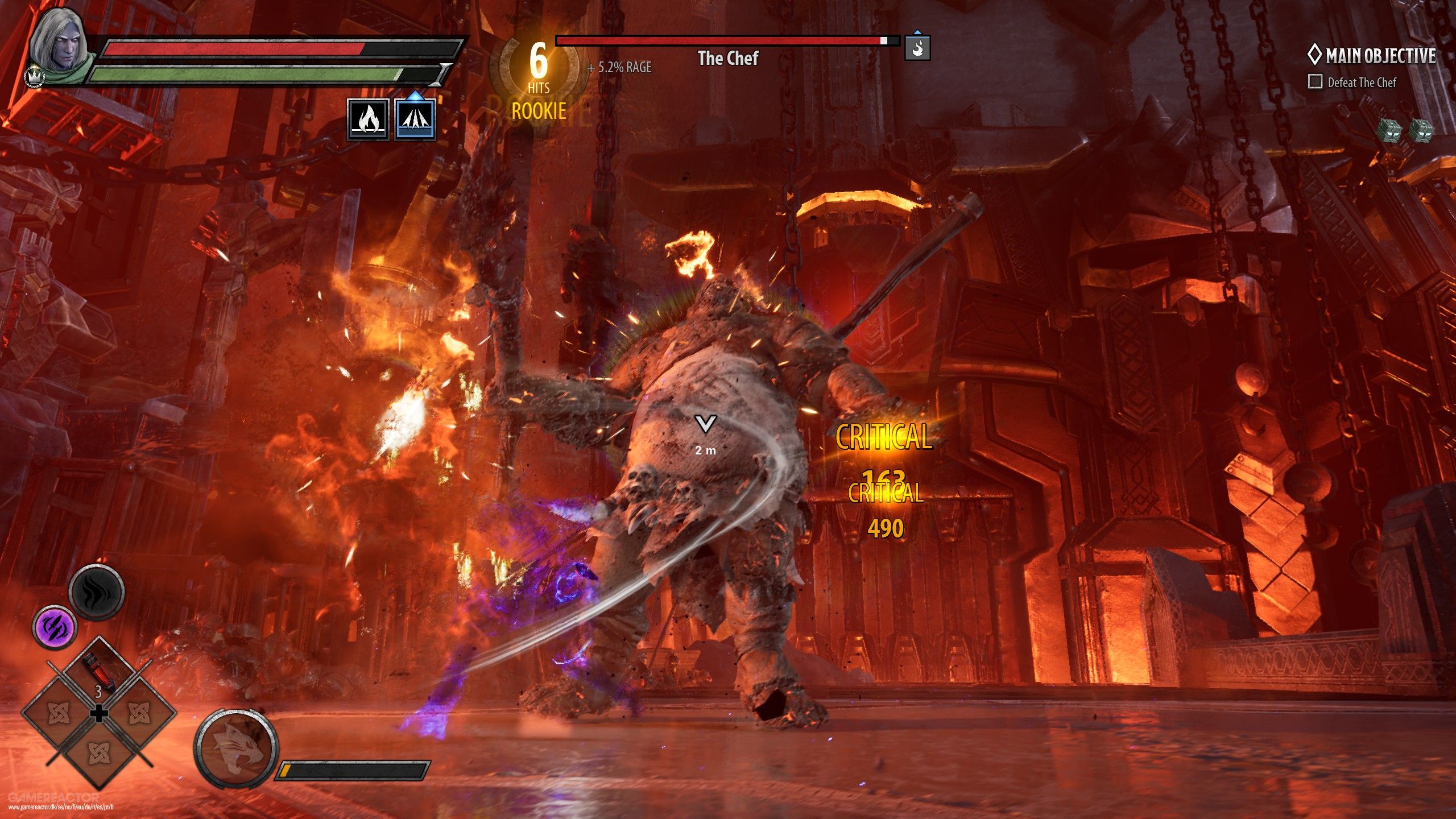The image size is (1456, 819).
Task: Click the flame buff status icon
Action: pos(369,119)
